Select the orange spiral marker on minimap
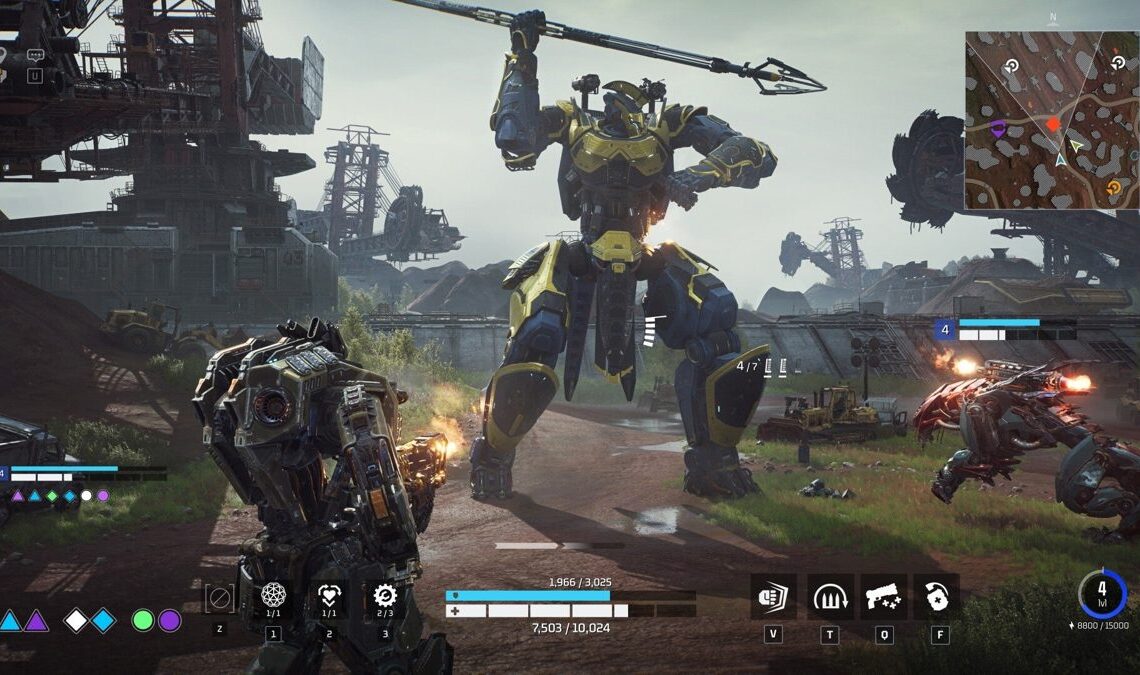The height and width of the screenshot is (675, 1140). (1113, 187)
